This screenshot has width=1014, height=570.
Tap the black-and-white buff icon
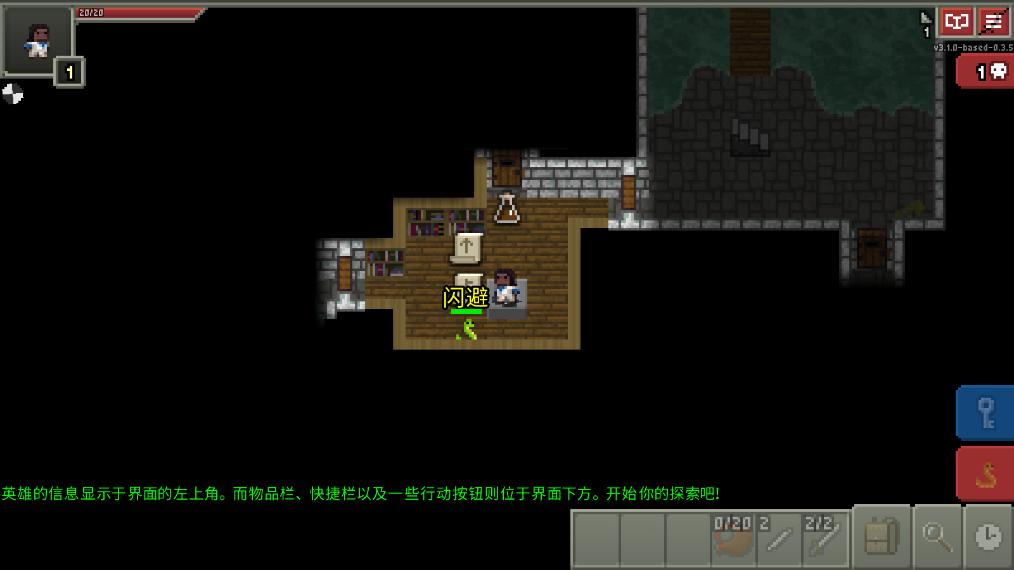click(12, 94)
